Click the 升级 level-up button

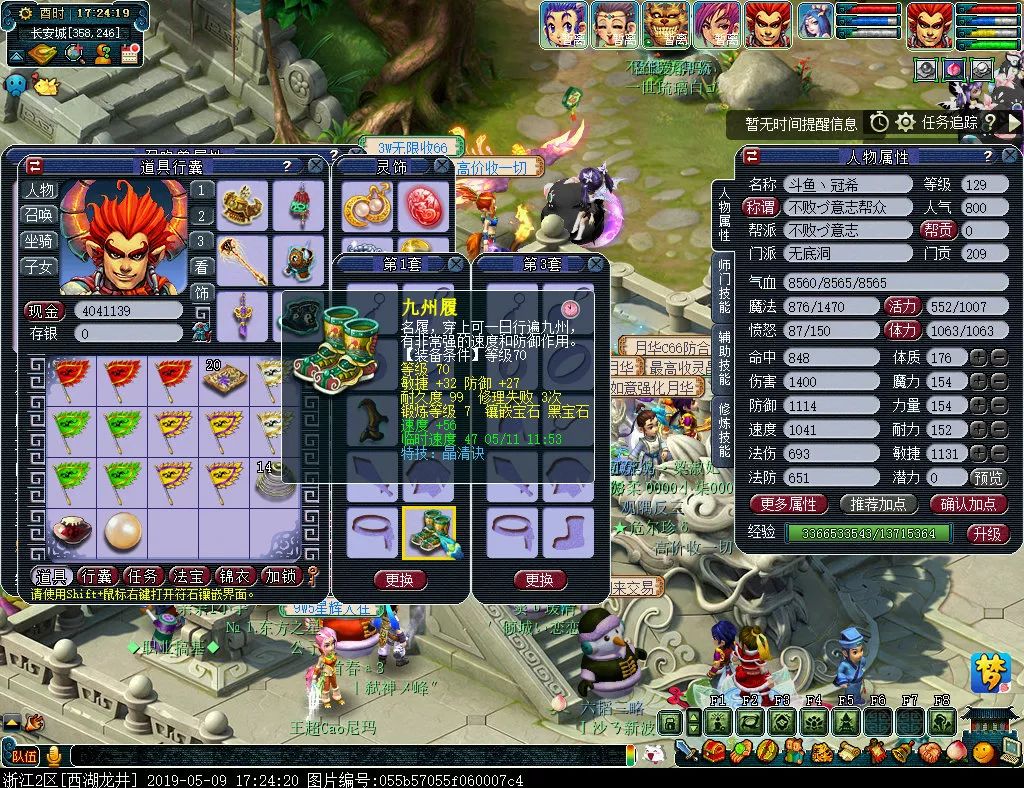tap(985, 533)
